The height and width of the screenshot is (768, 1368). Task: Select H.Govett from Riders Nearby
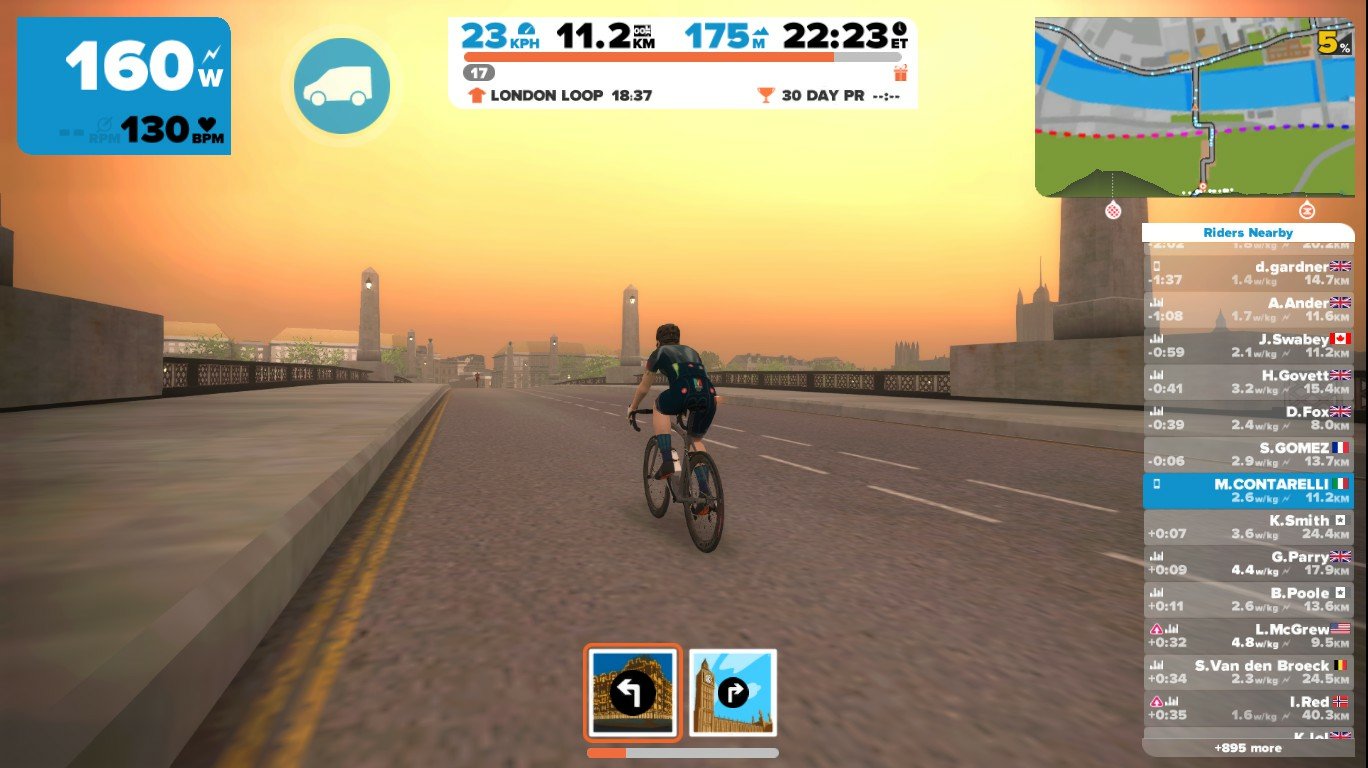[x=1247, y=382]
